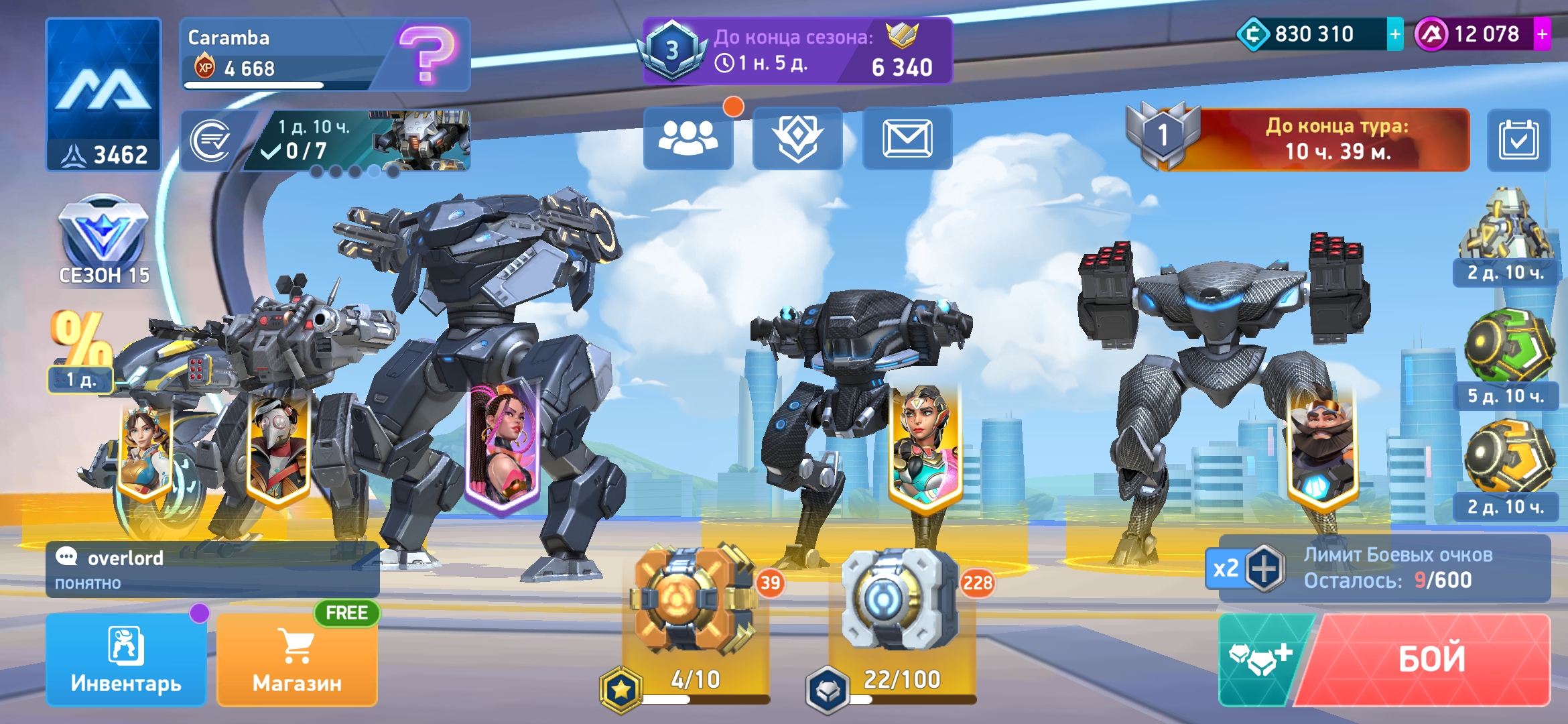The image size is (1568, 724).
Task: Buy A-coins with the magenta plus button
Action: pos(1543,34)
